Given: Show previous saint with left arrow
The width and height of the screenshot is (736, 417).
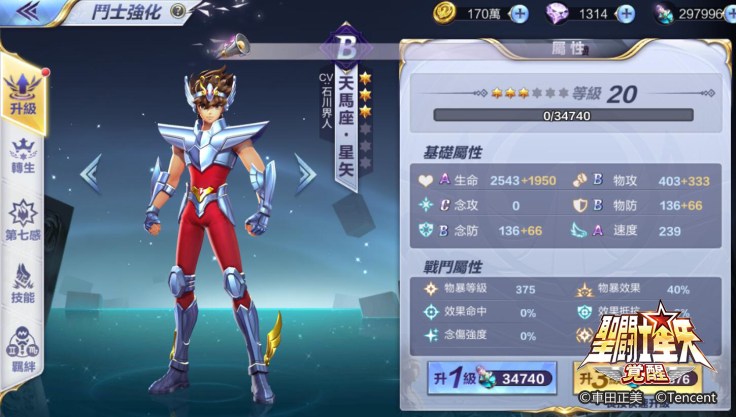Looking at the screenshot, I should coord(91,172).
